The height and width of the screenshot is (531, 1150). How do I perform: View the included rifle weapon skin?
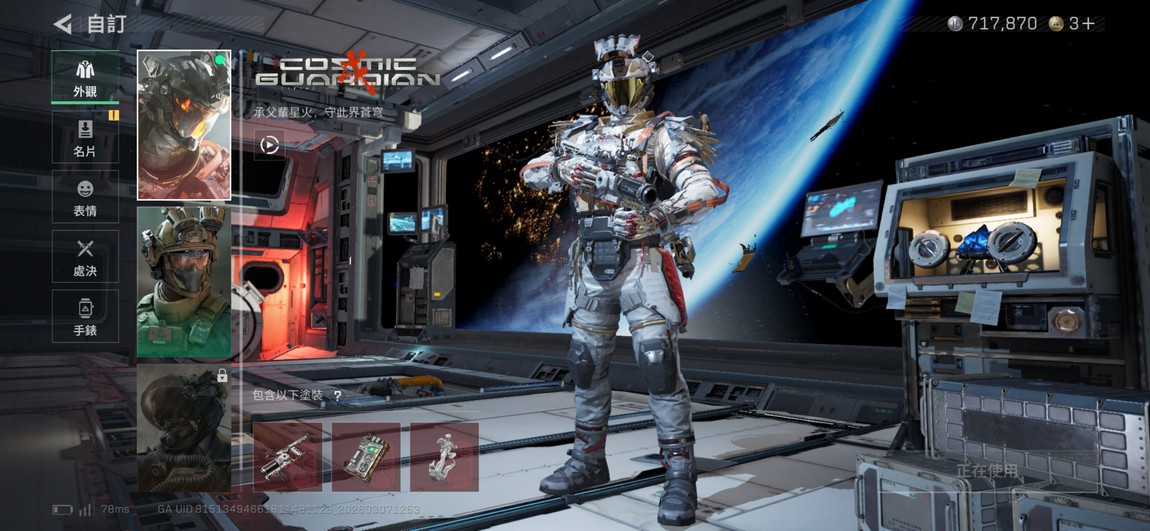point(287,457)
